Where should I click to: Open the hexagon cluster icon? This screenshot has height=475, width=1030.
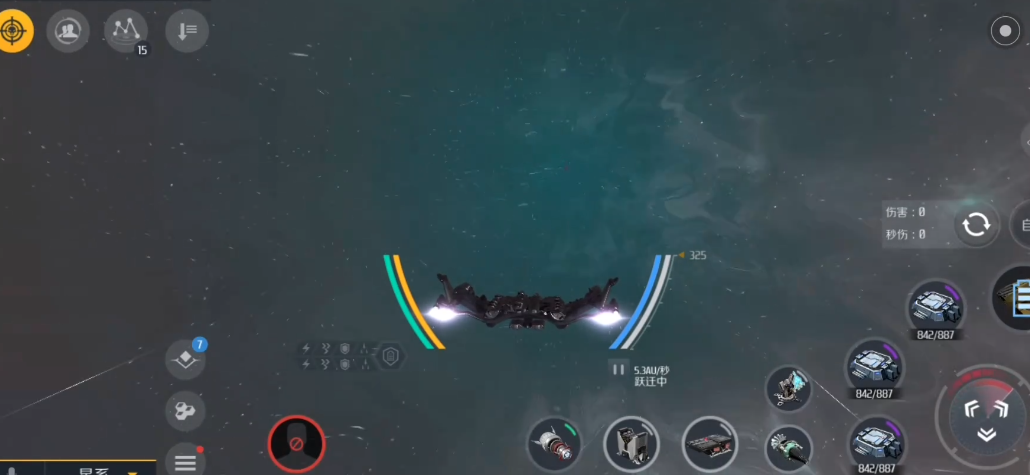click(185, 410)
